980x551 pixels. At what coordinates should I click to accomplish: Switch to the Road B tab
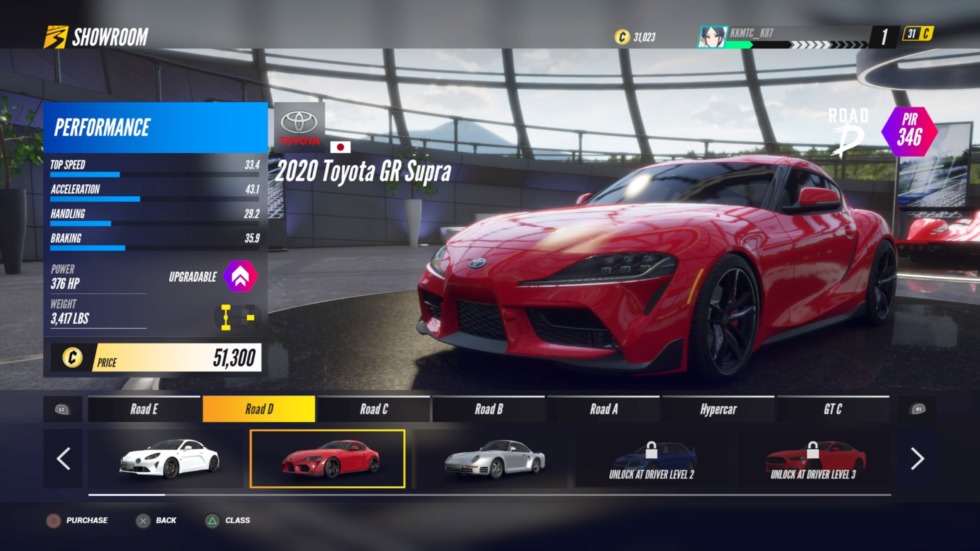point(489,409)
